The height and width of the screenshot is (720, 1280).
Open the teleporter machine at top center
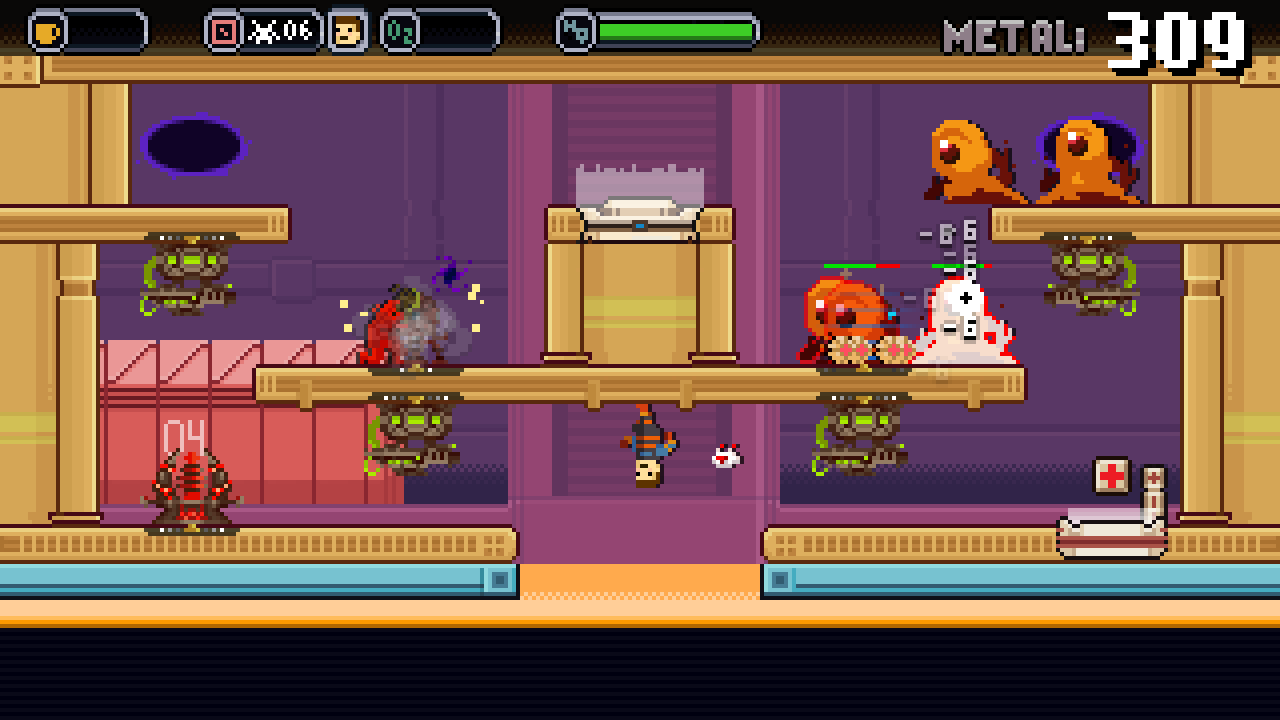click(640, 210)
